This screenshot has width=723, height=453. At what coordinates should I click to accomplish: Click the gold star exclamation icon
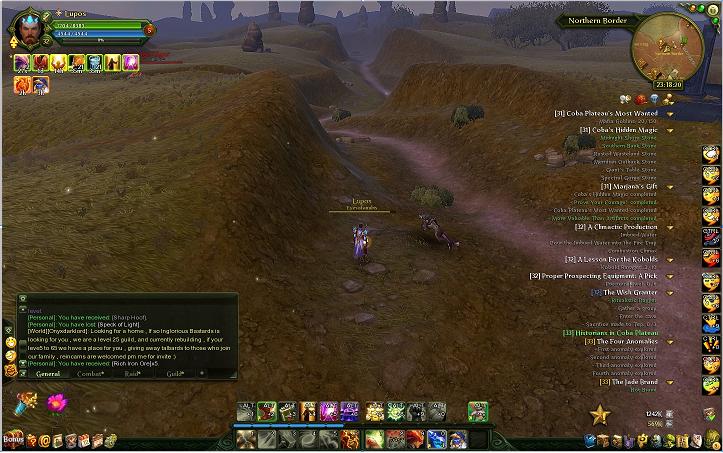point(600,413)
